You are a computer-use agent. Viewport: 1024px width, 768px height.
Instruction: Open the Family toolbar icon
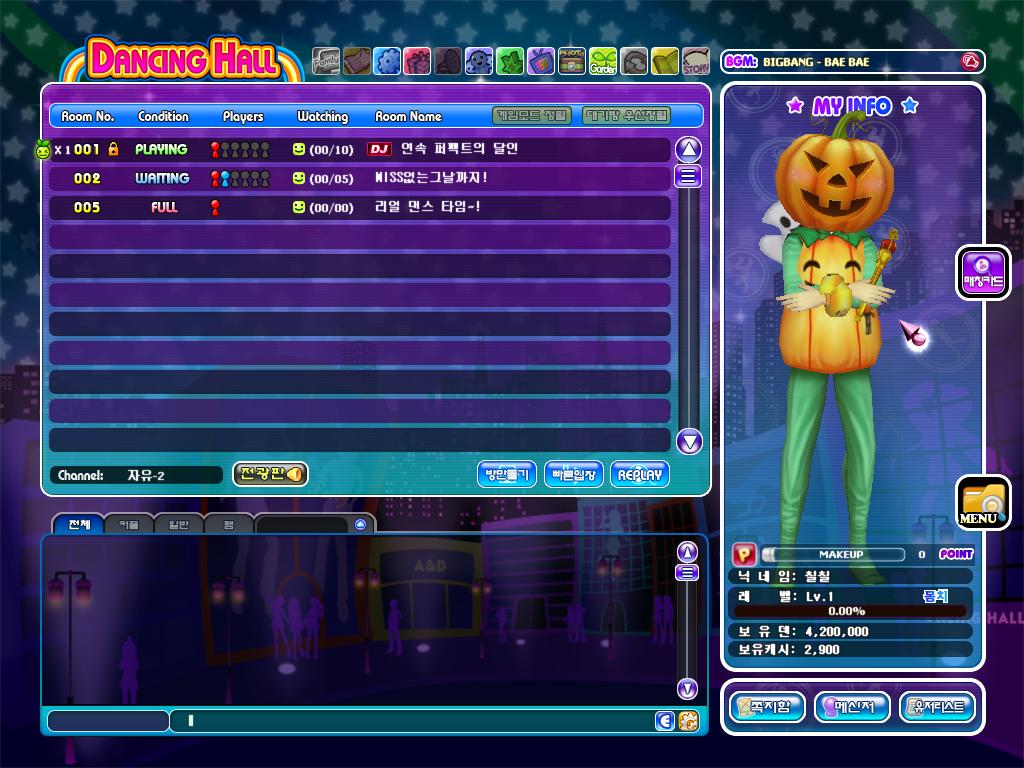click(326, 62)
